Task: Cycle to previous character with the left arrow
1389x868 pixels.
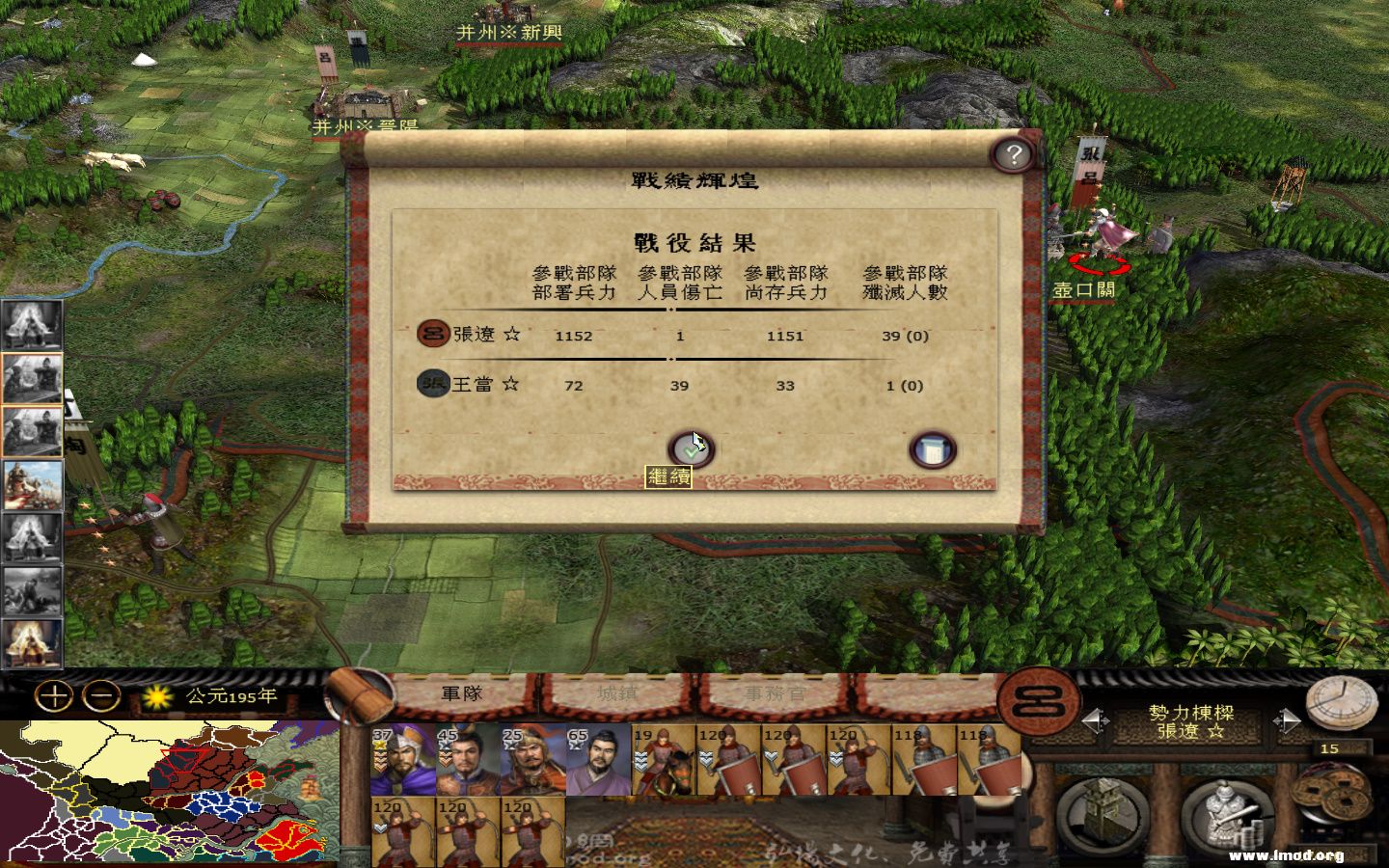Action: pyautogui.click(x=1097, y=719)
